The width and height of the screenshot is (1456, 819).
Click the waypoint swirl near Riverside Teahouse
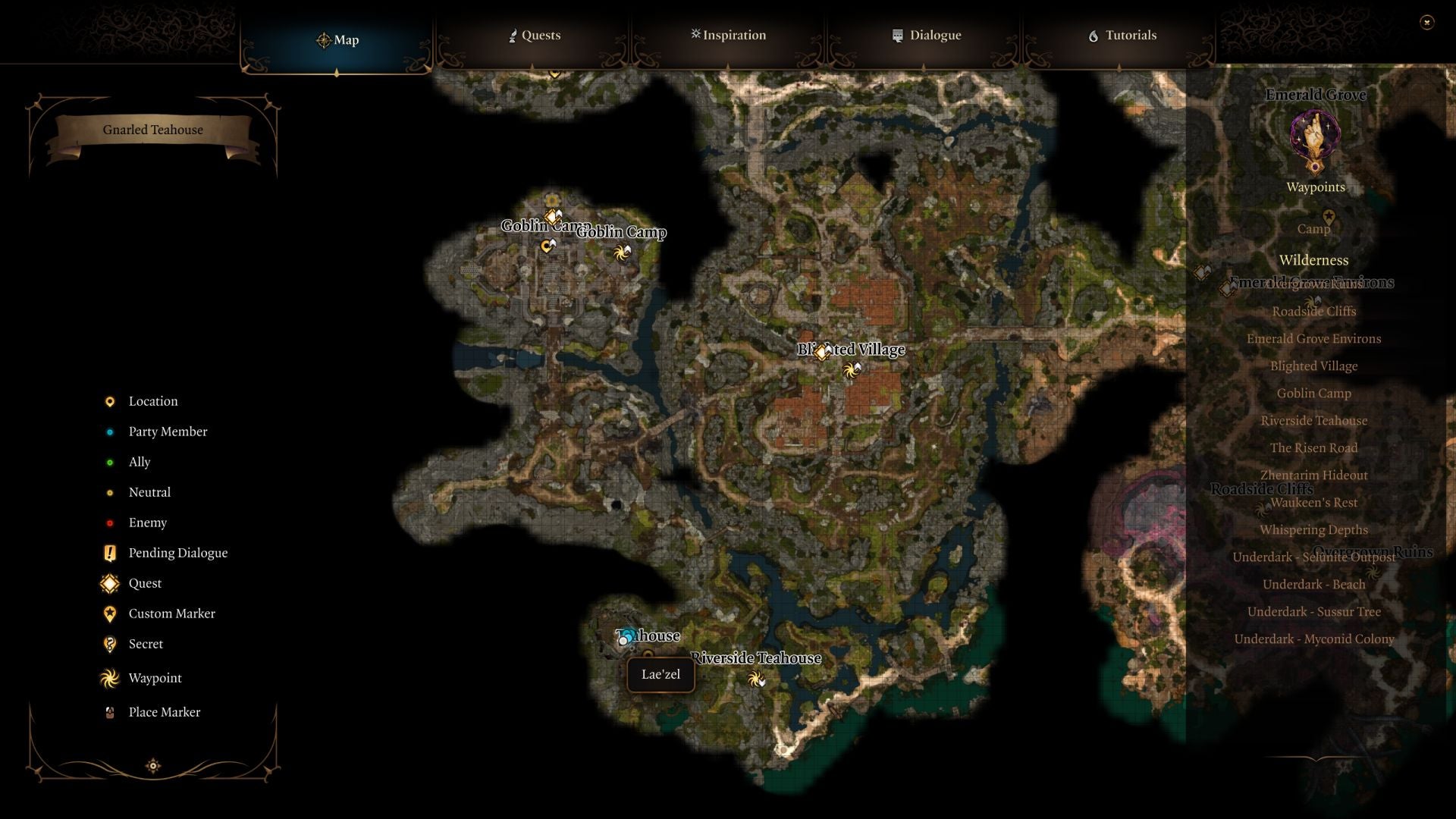756,679
